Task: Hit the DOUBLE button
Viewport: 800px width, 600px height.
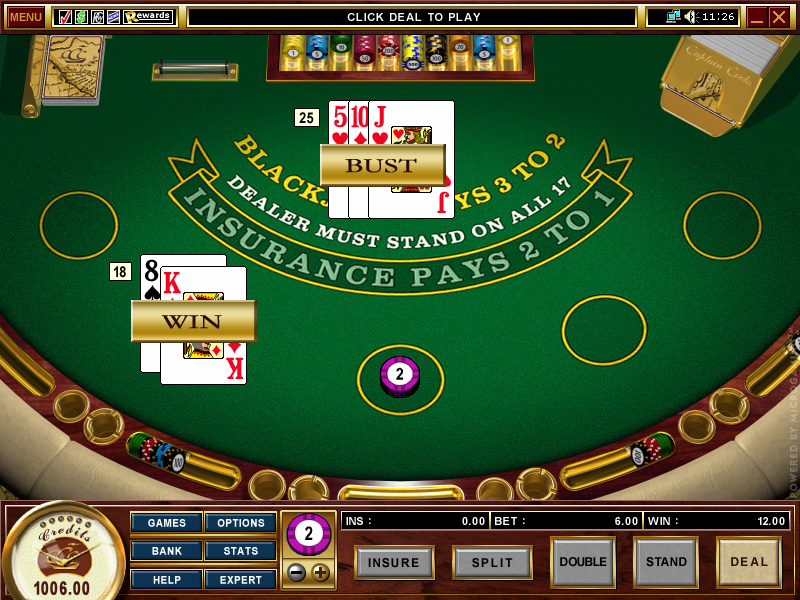Action: point(583,562)
